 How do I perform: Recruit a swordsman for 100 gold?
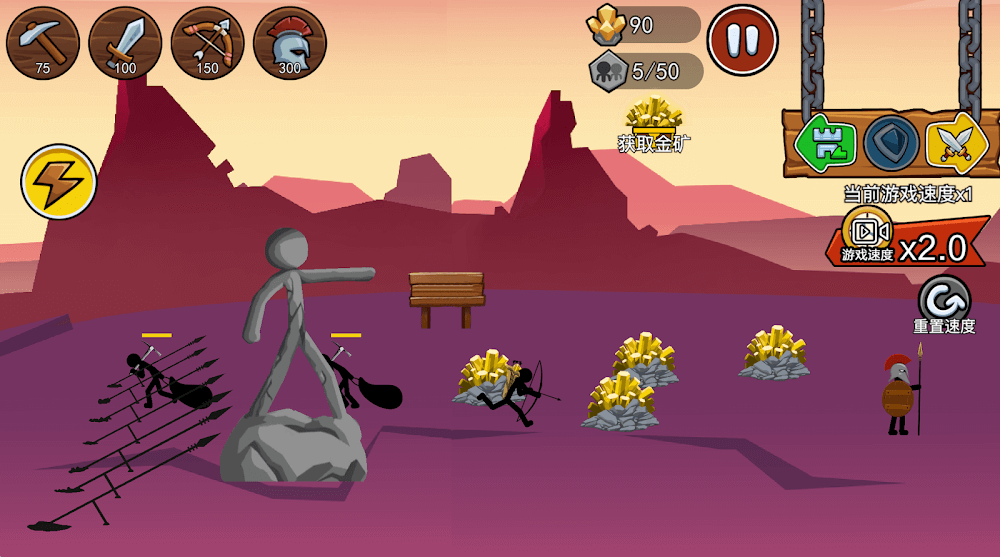point(125,43)
